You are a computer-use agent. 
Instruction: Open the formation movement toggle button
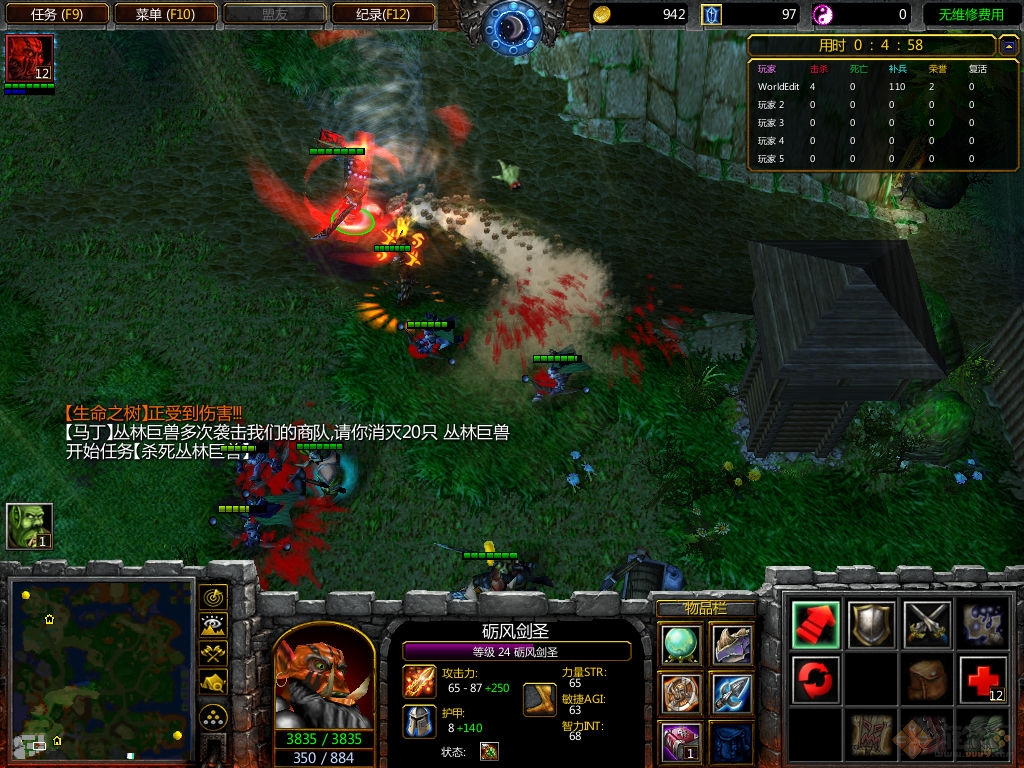point(213,717)
